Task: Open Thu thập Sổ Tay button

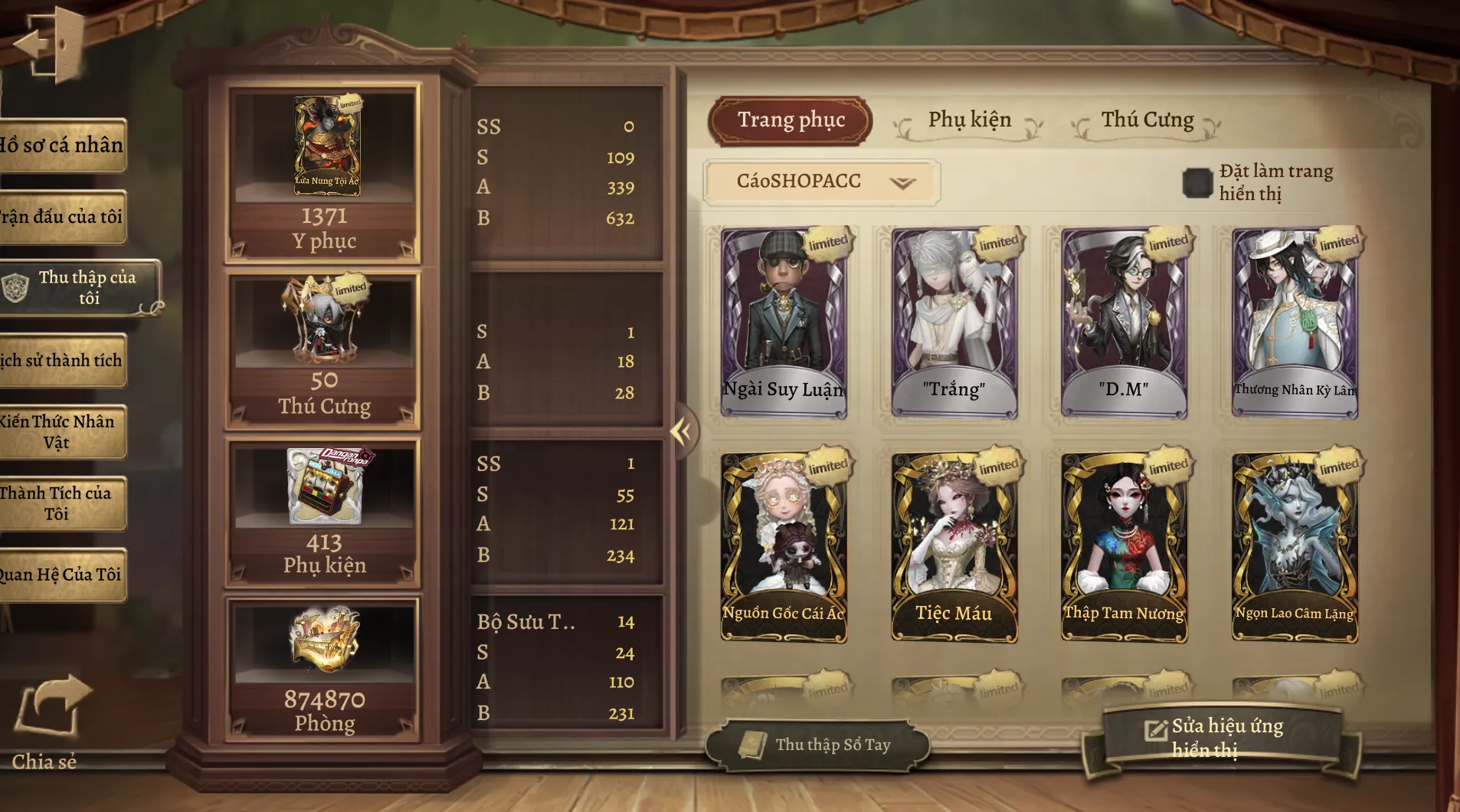Action: click(x=817, y=745)
